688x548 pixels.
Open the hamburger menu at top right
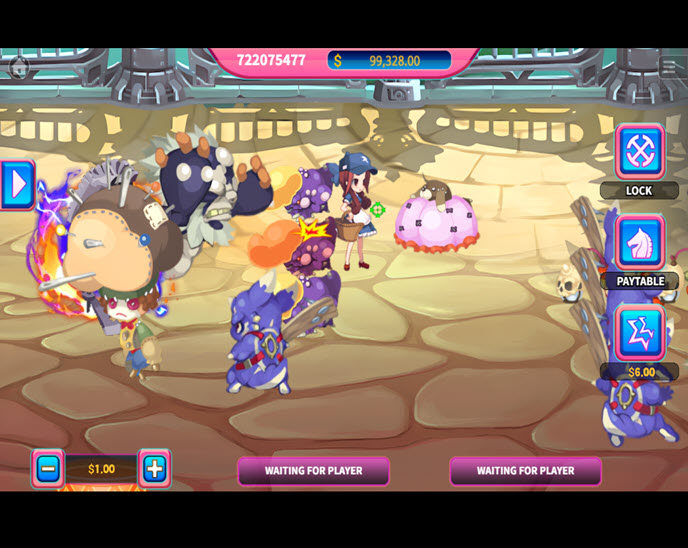click(669, 66)
